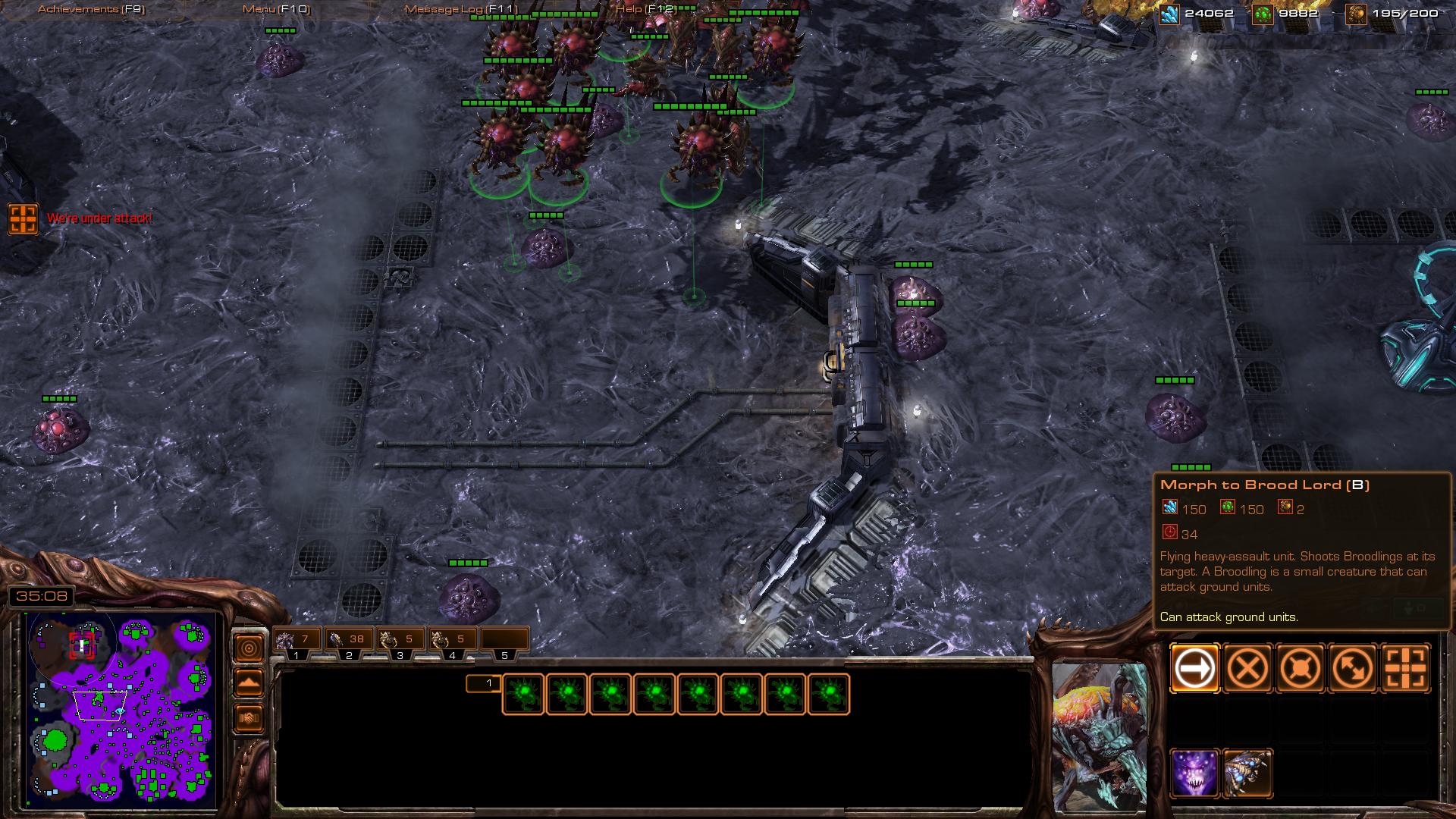Toggle minimap terrain display
Screen dimensions: 1456x819
pos(249,683)
